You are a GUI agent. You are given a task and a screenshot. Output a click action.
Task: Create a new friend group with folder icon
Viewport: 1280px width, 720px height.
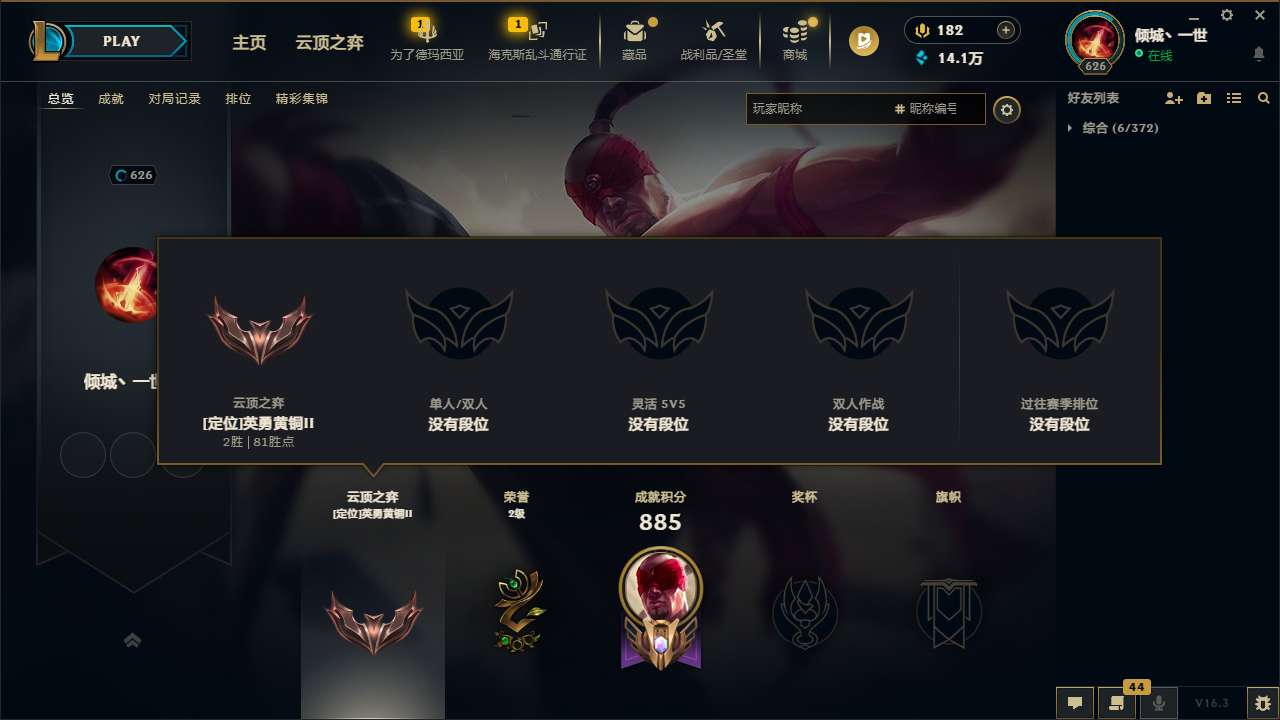(1203, 98)
